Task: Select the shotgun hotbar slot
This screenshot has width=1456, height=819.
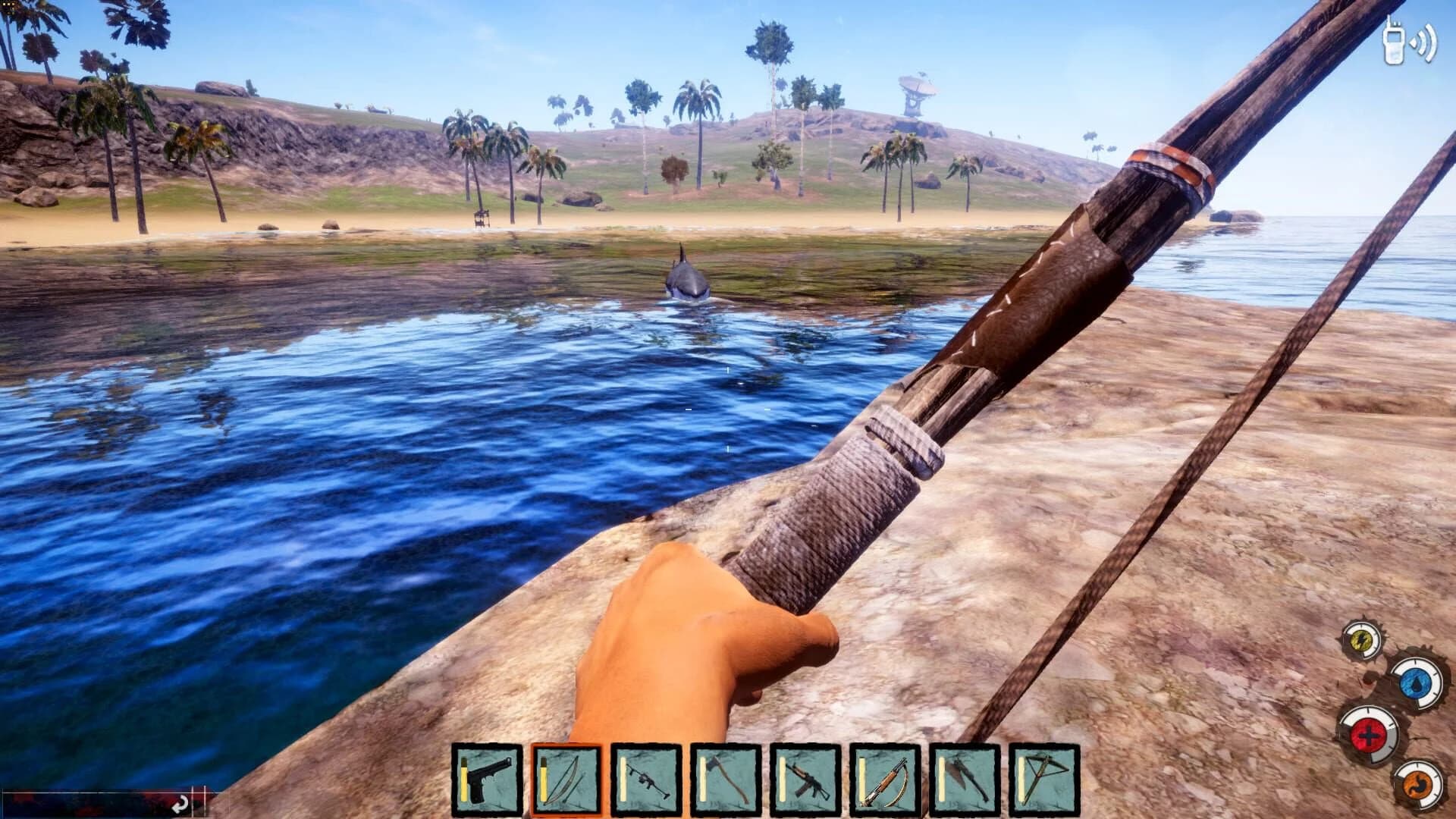Action: pos(886,780)
